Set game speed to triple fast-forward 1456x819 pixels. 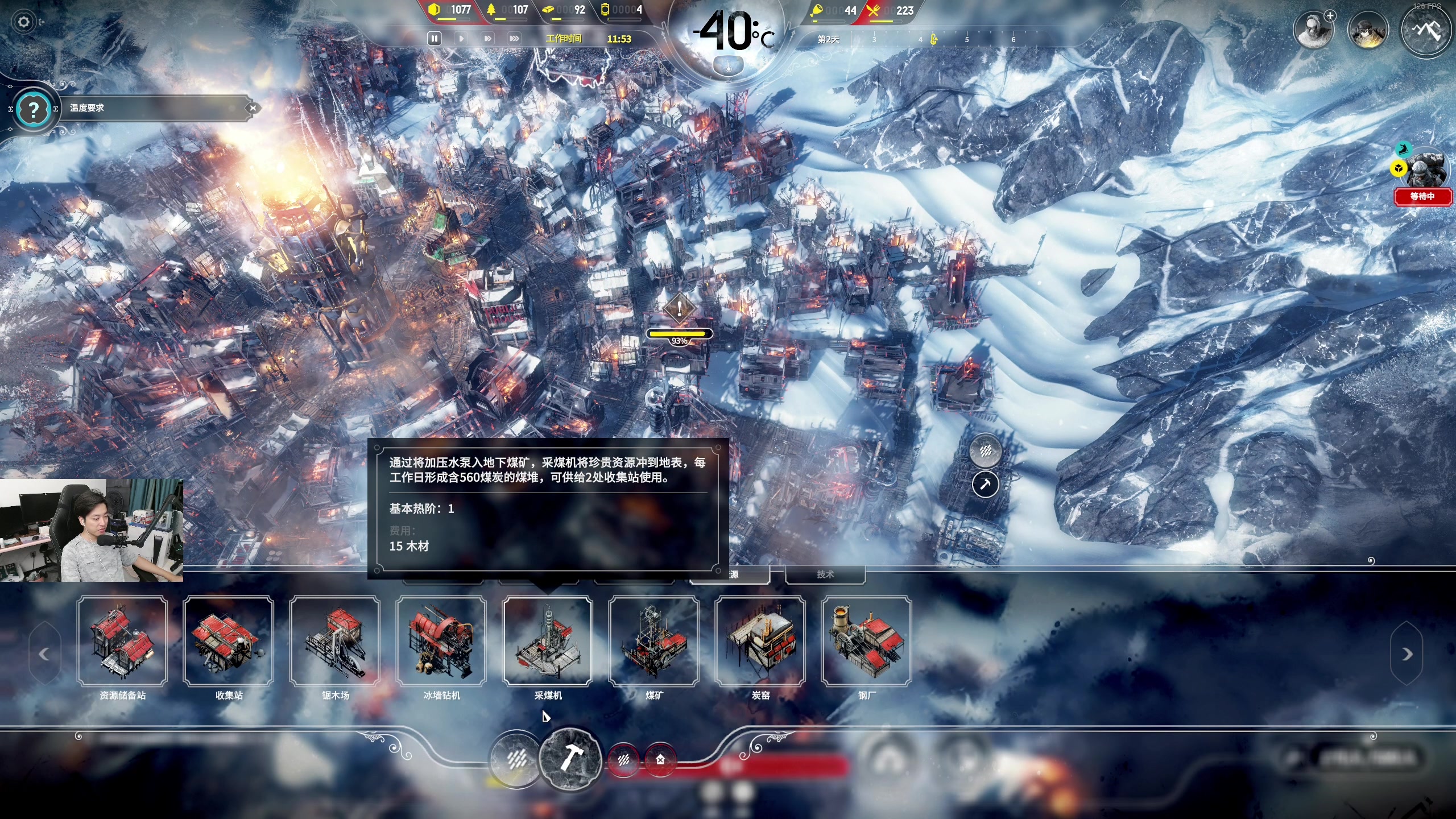point(514,39)
